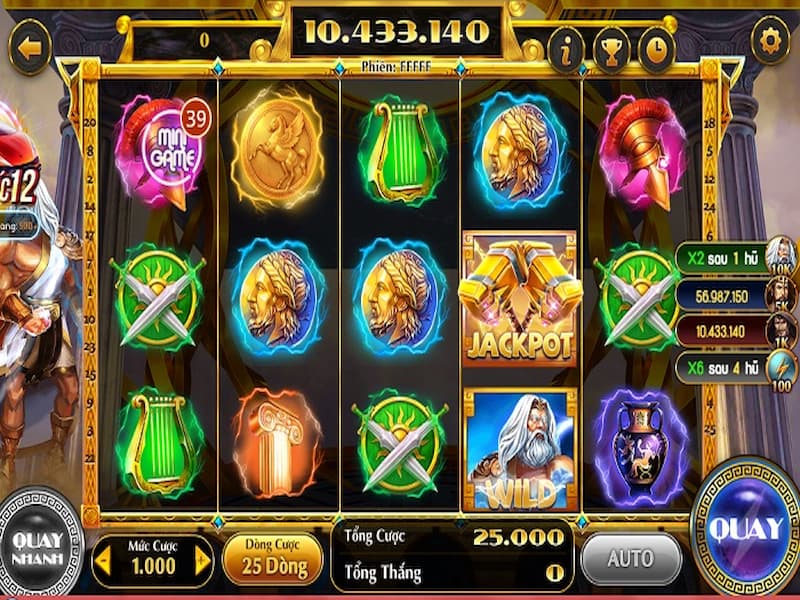Select the 5K jackpot room
This screenshot has width=800, height=600.
(x=781, y=294)
